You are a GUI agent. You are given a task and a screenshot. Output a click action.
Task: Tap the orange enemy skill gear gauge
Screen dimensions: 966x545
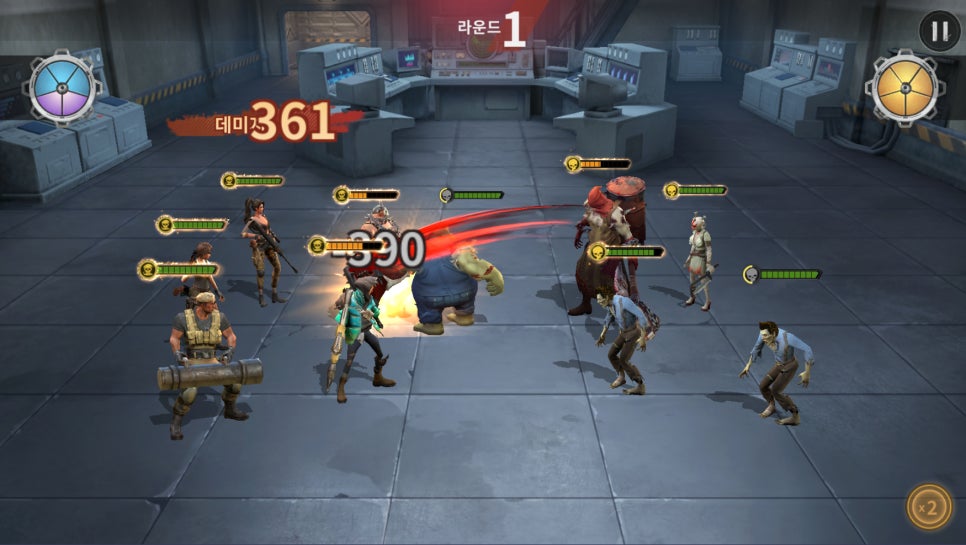(903, 88)
